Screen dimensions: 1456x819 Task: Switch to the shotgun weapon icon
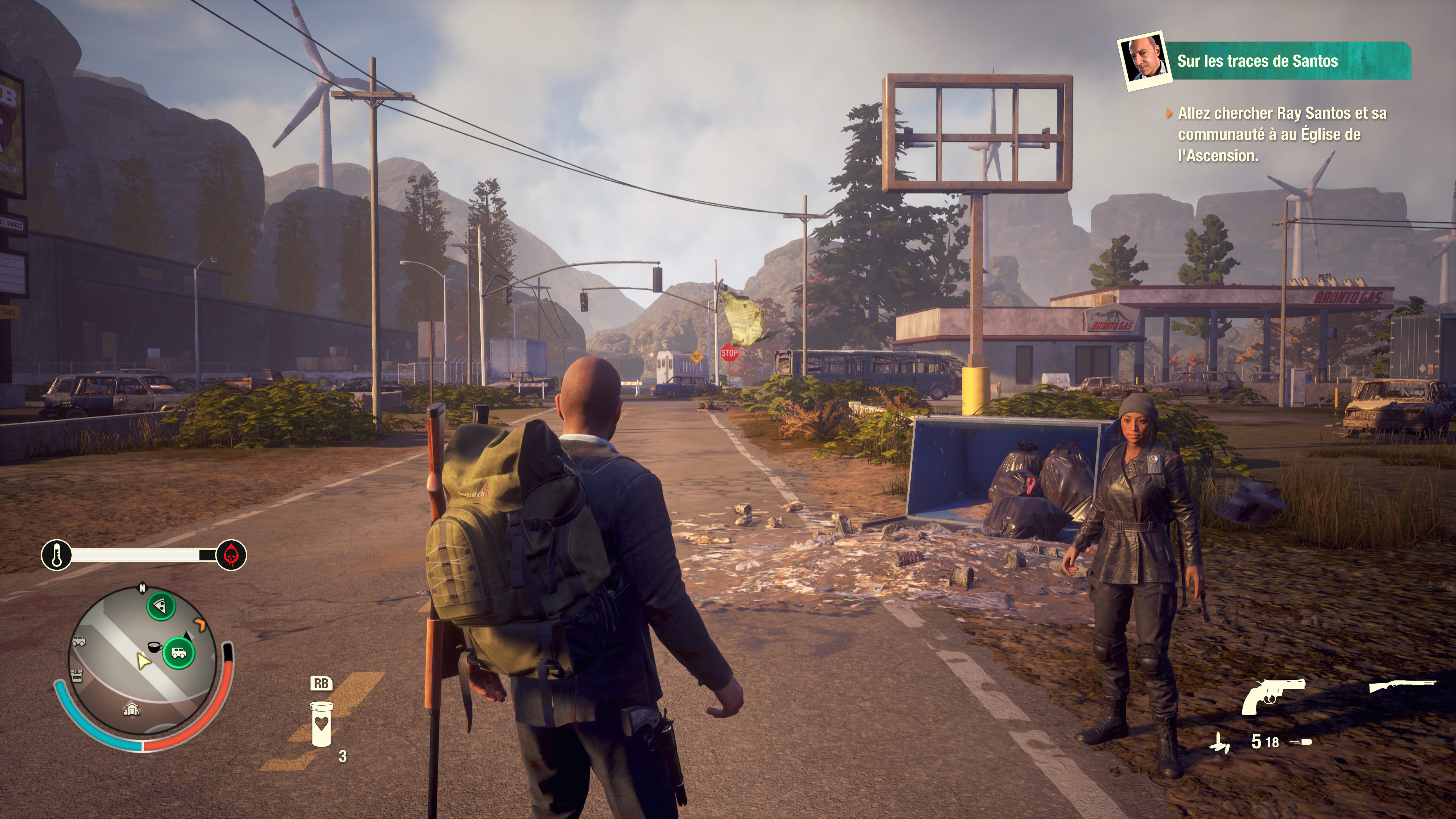pos(1402,687)
